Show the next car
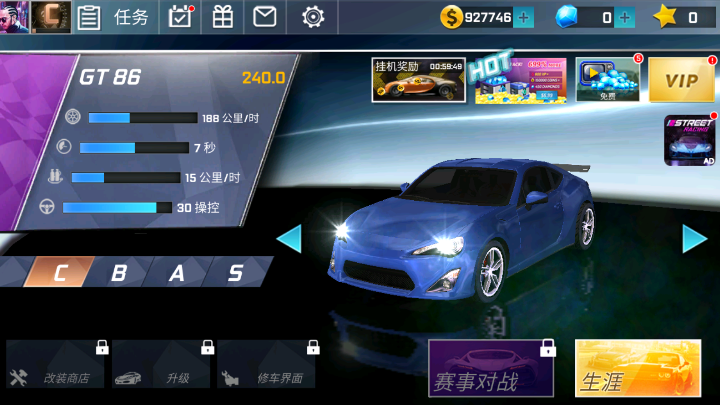The height and width of the screenshot is (405, 720). tap(695, 238)
